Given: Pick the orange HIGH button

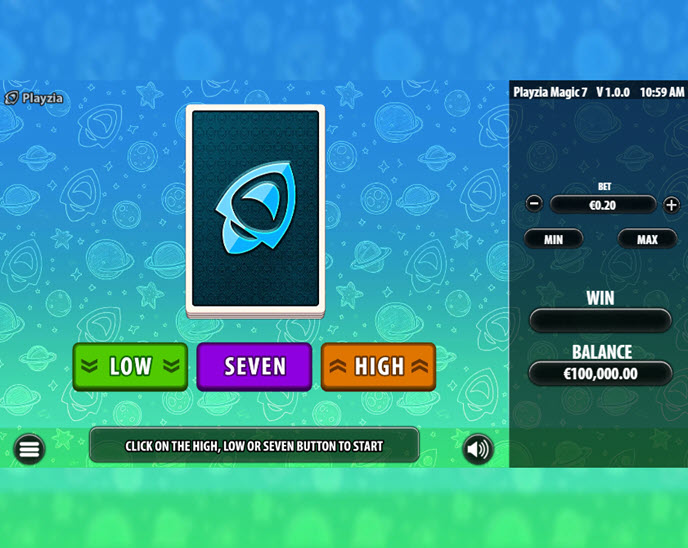Looking at the screenshot, I should coord(379,366).
